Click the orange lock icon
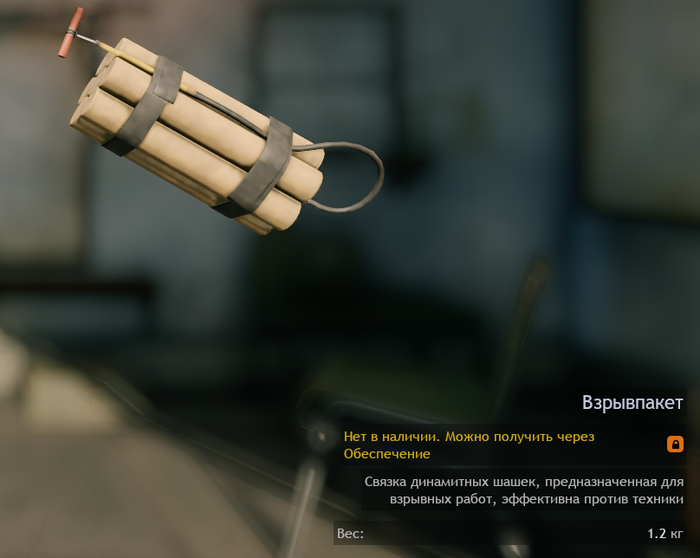The width and height of the screenshot is (700, 558). point(675,444)
